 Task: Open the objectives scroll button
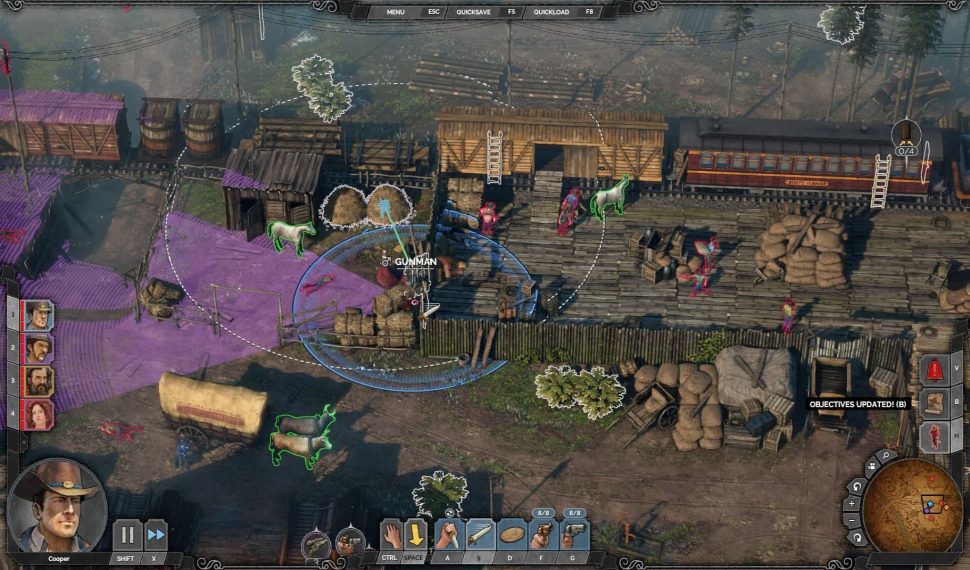(x=935, y=403)
